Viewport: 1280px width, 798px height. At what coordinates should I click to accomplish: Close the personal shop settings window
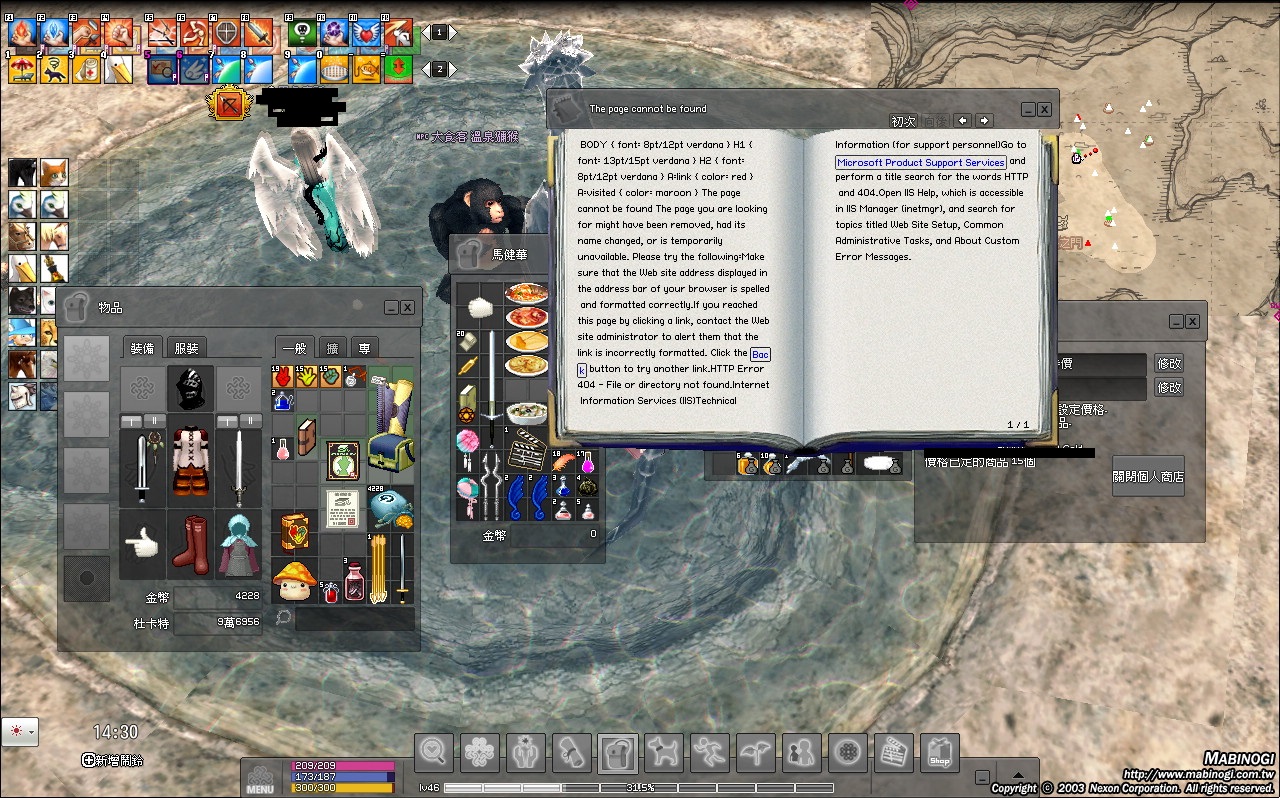coord(1193,322)
